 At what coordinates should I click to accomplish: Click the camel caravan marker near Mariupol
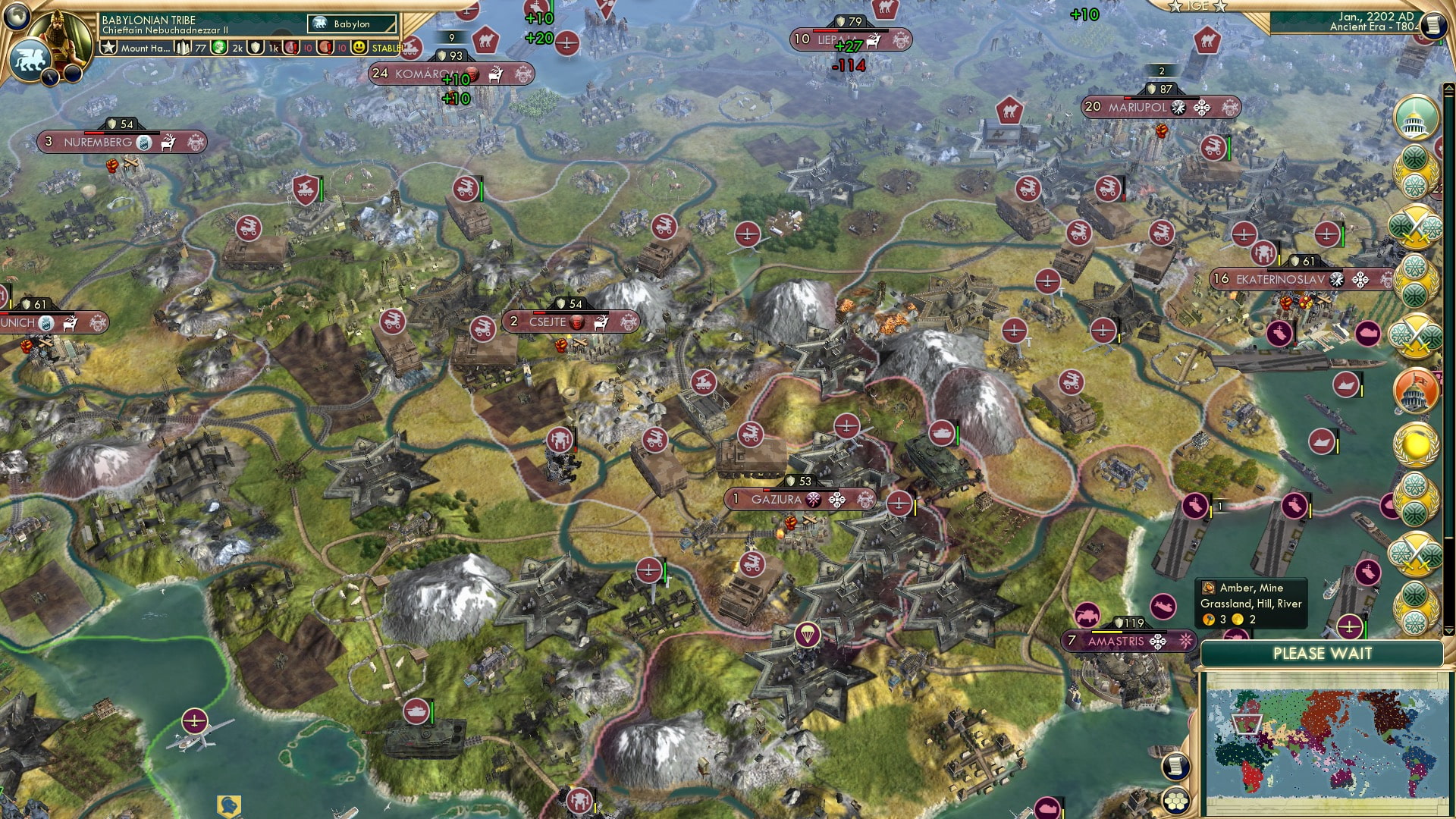(1009, 109)
